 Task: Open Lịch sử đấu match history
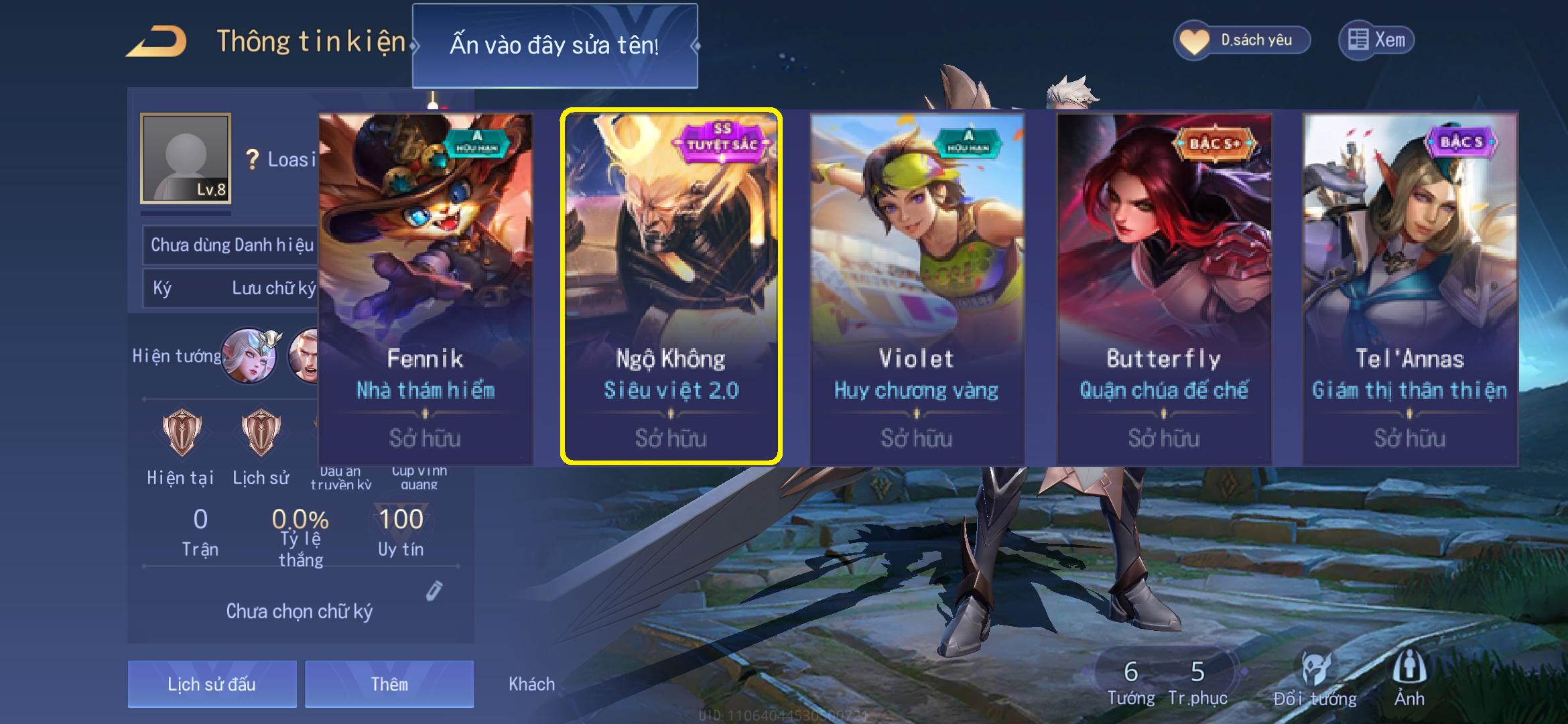212,684
